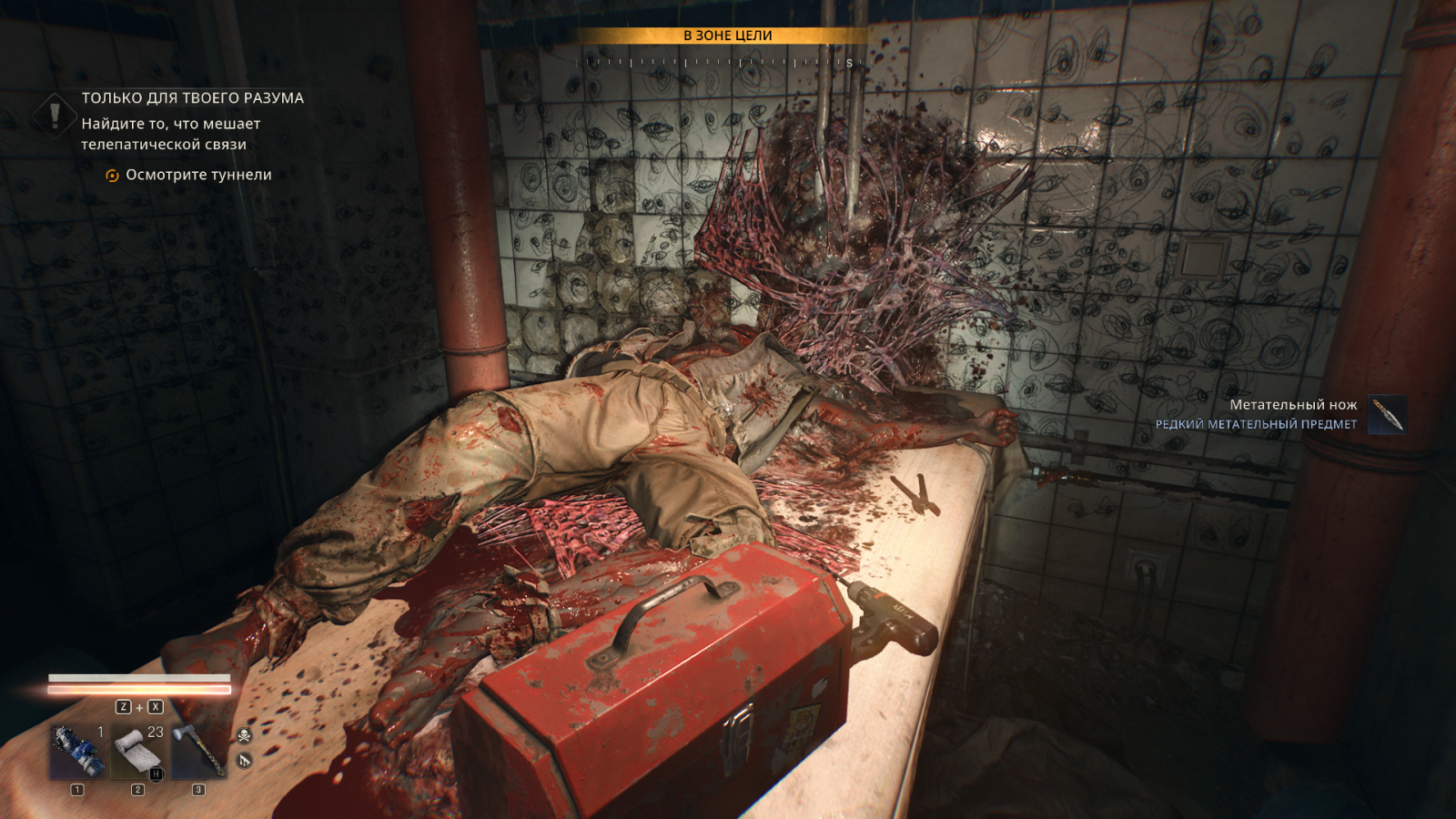Click the skull and crossbones status icon
This screenshot has width=1456, height=819.
[x=244, y=735]
